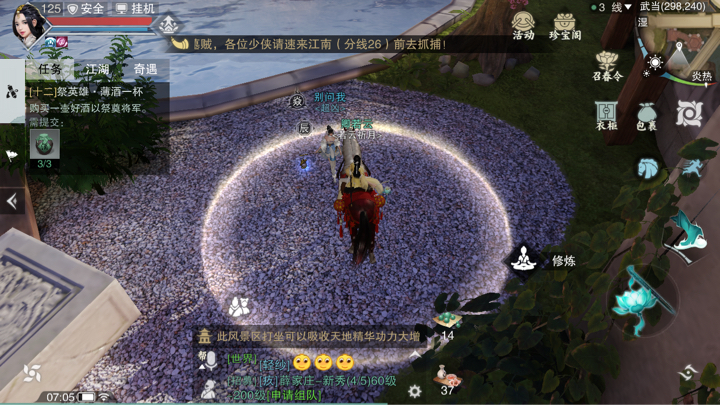720x405 pixels.
Task: Activate the glowing lotus skill
Action: 634,297
